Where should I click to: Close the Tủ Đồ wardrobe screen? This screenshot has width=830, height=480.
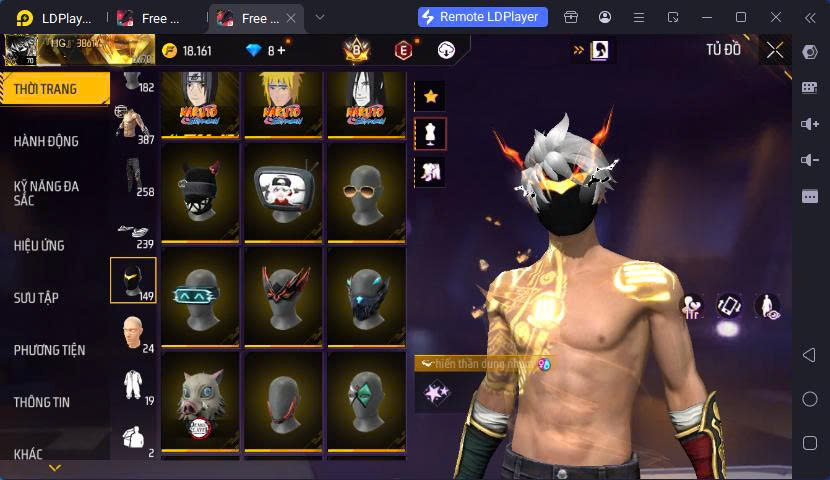pos(775,50)
